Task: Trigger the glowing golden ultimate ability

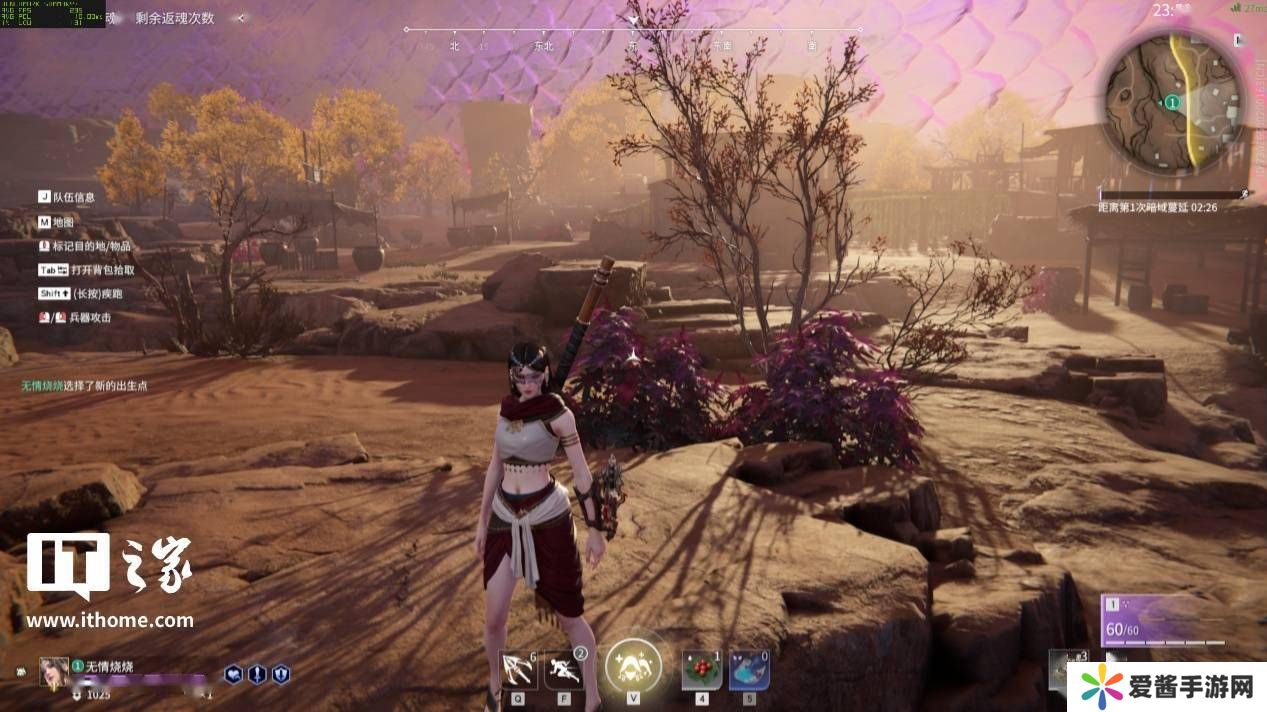Action: (634, 665)
